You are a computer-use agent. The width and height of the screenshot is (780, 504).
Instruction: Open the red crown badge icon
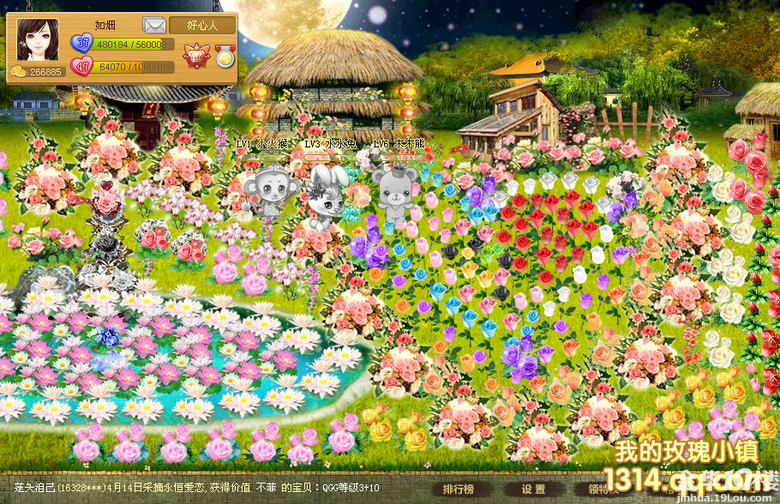195,57
